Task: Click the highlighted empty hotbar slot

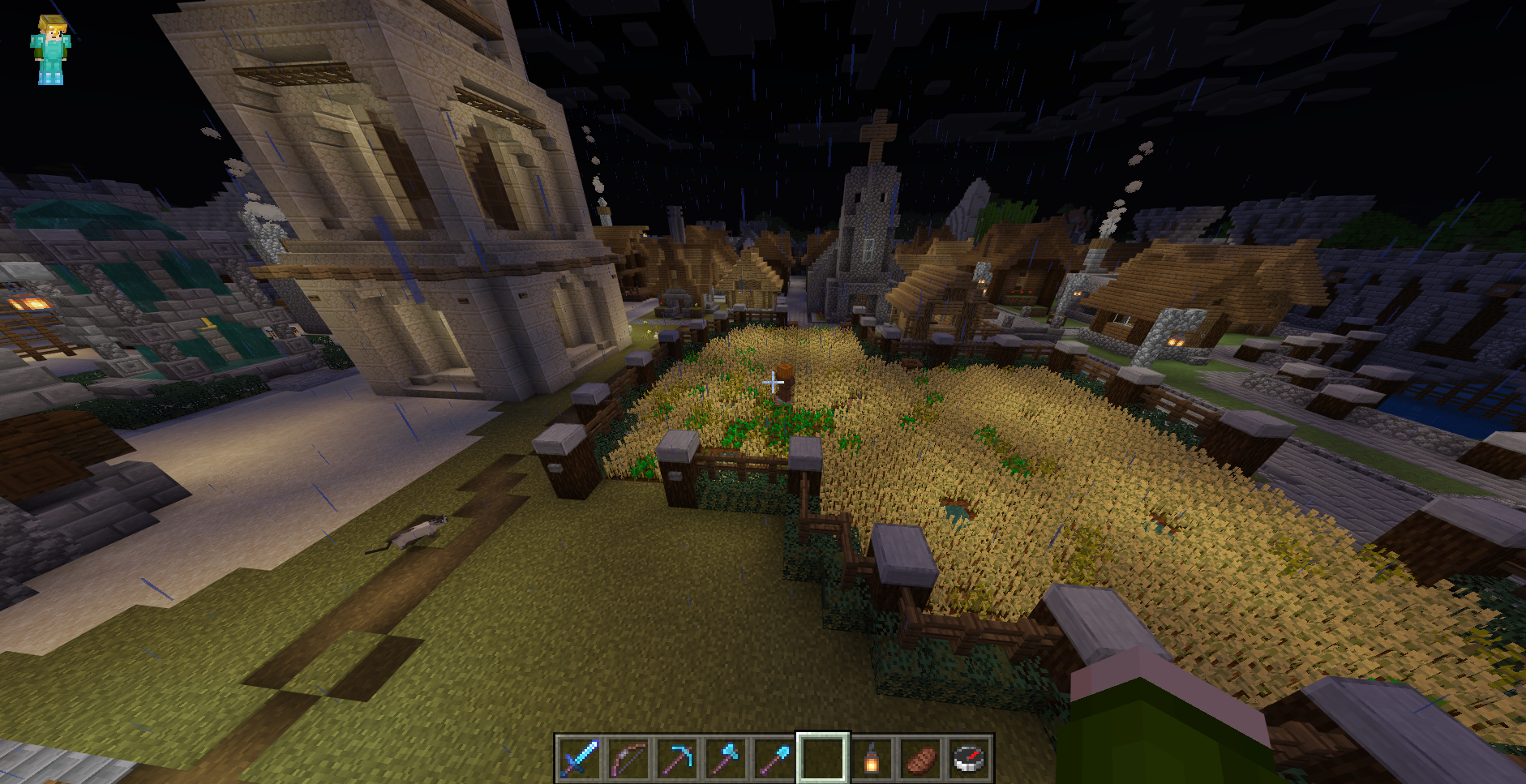Action: 822,759
